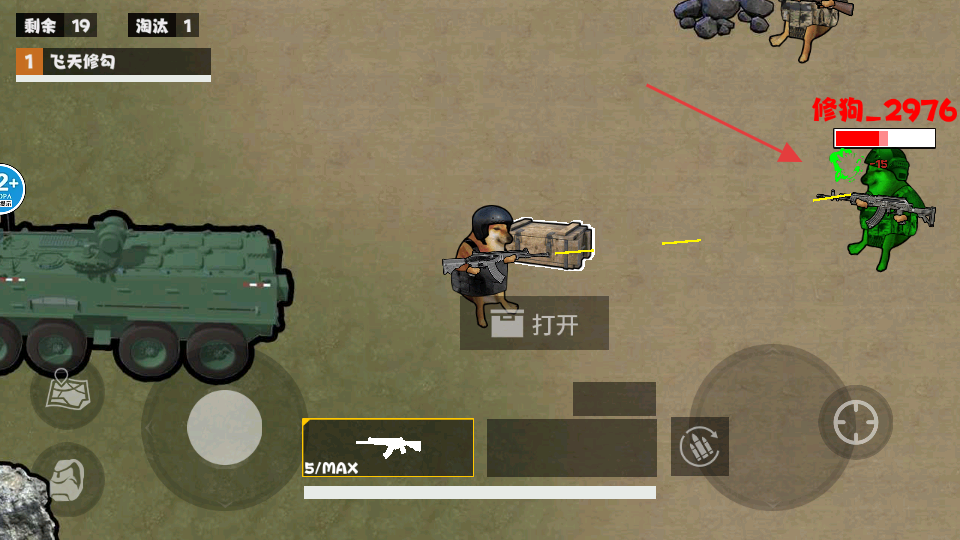960x540 pixels.
Task: Open the map with the map icon
Action: point(67,391)
